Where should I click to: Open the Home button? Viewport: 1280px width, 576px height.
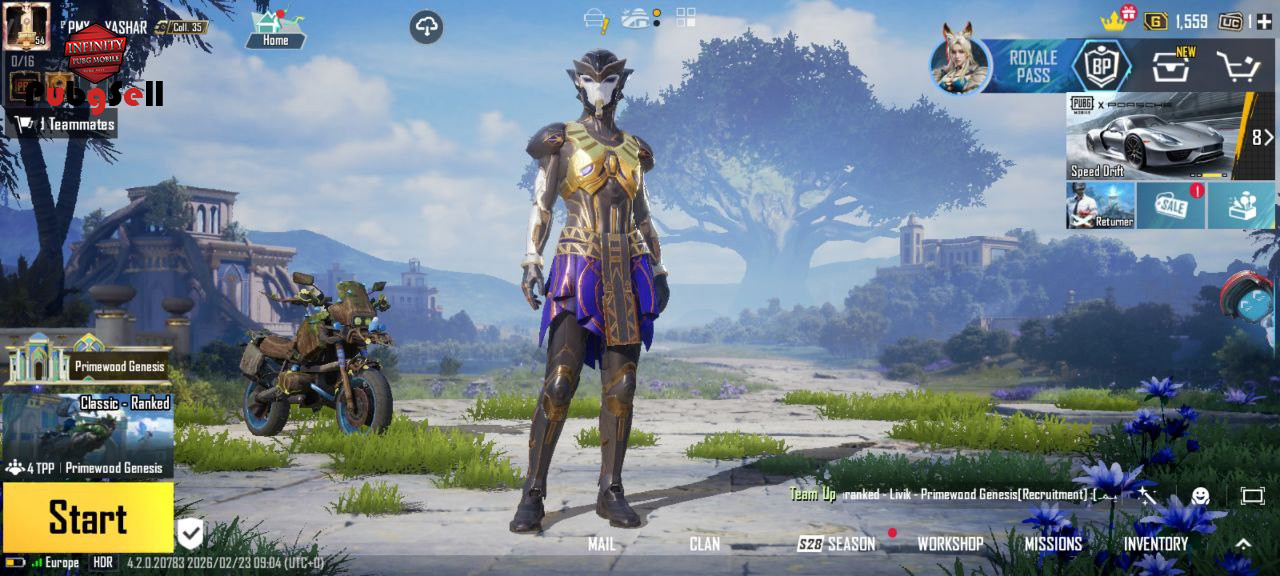click(275, 30)
